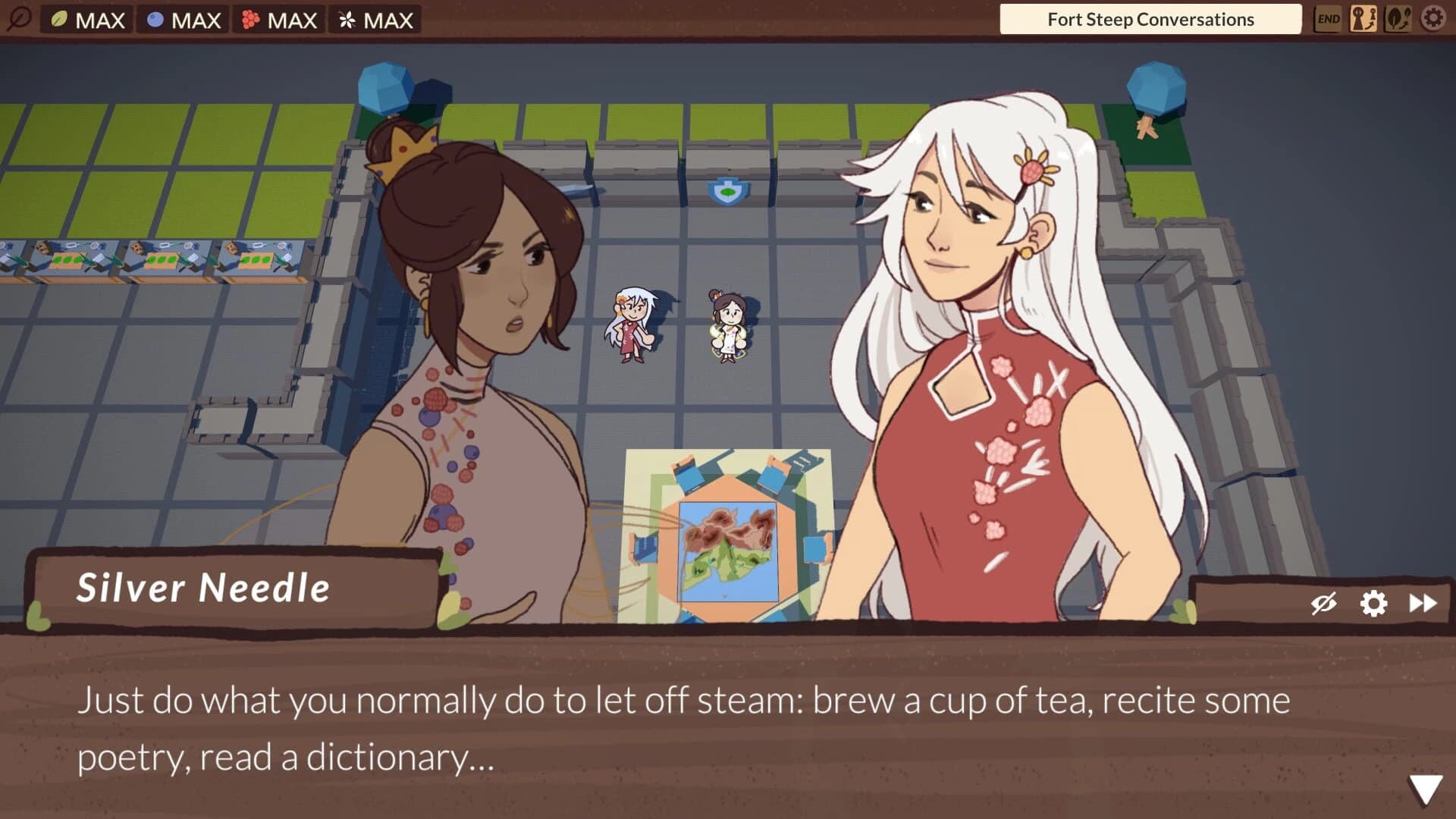This screenshot has height=819, width=1456.
Task: Click the green leaf resource icon
Action: click(59, 20)
